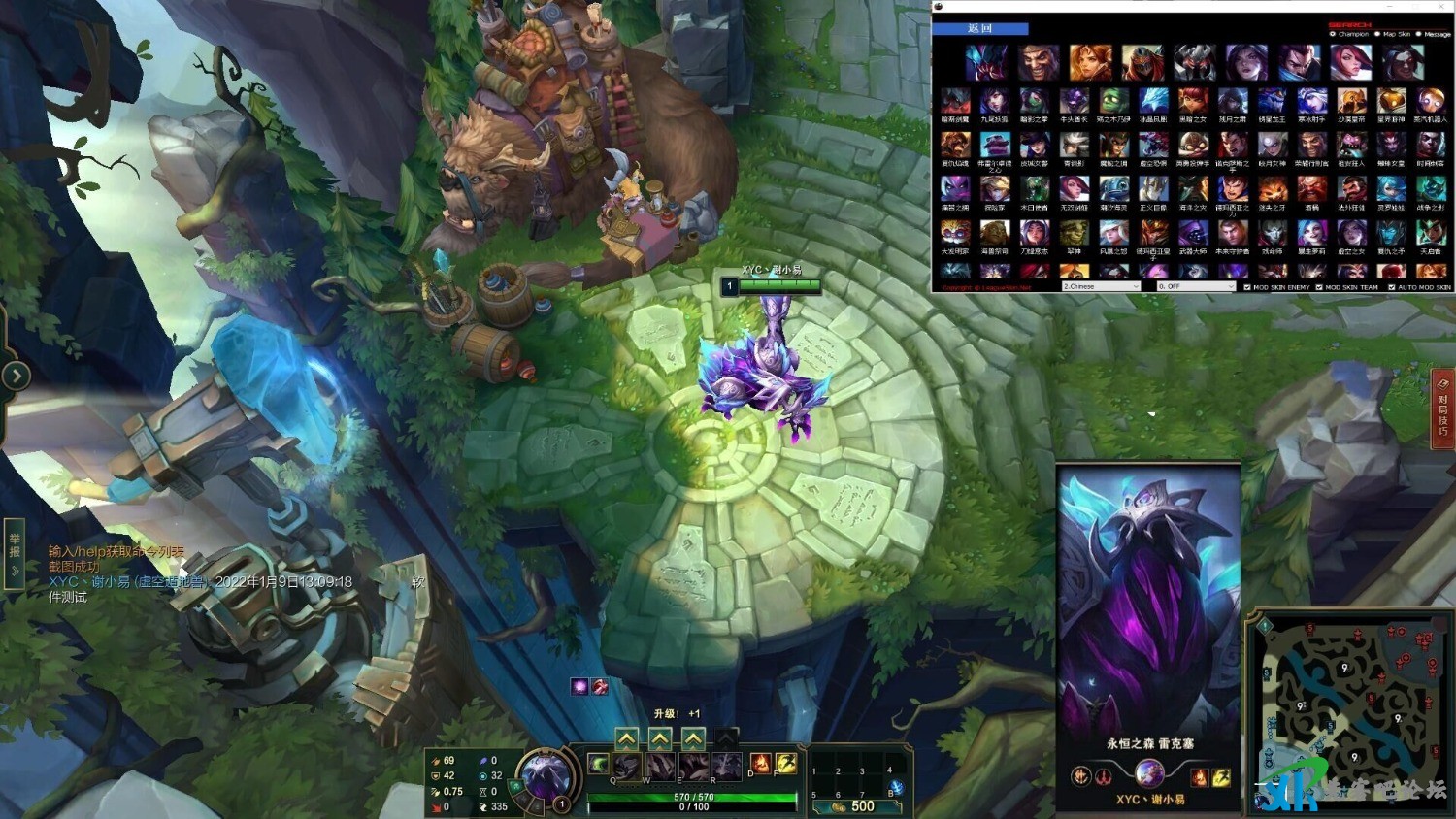
Task: Cast the Q ability in the HUD
Action: 625,766
